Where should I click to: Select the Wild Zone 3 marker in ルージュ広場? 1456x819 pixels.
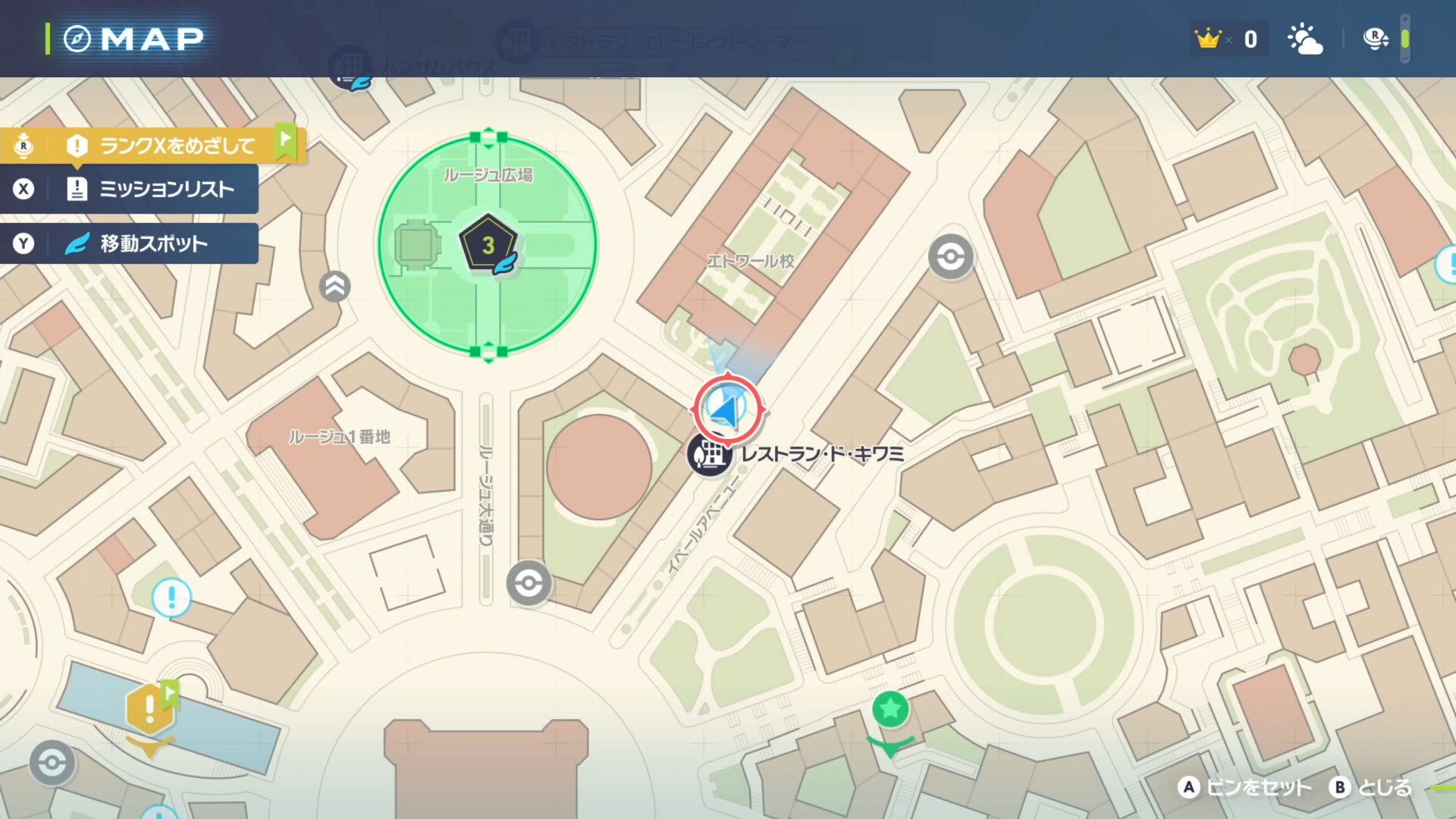point(488,245)
